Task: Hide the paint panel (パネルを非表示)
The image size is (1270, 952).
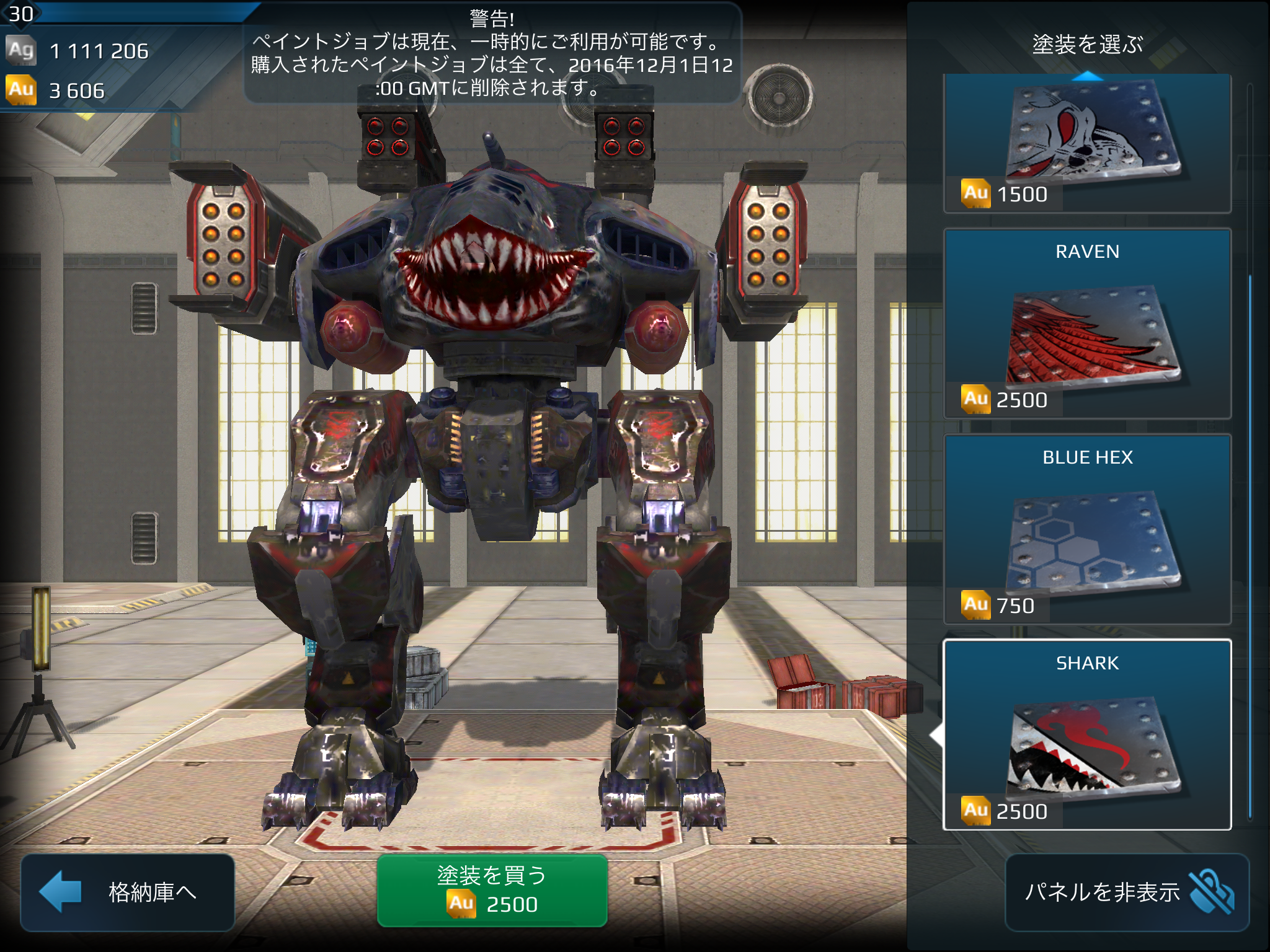Action: [1127, 892]
